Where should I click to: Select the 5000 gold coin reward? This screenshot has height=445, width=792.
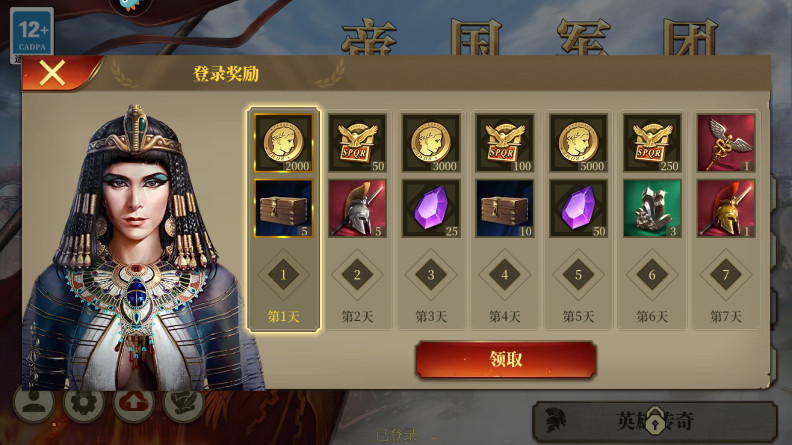578,143
